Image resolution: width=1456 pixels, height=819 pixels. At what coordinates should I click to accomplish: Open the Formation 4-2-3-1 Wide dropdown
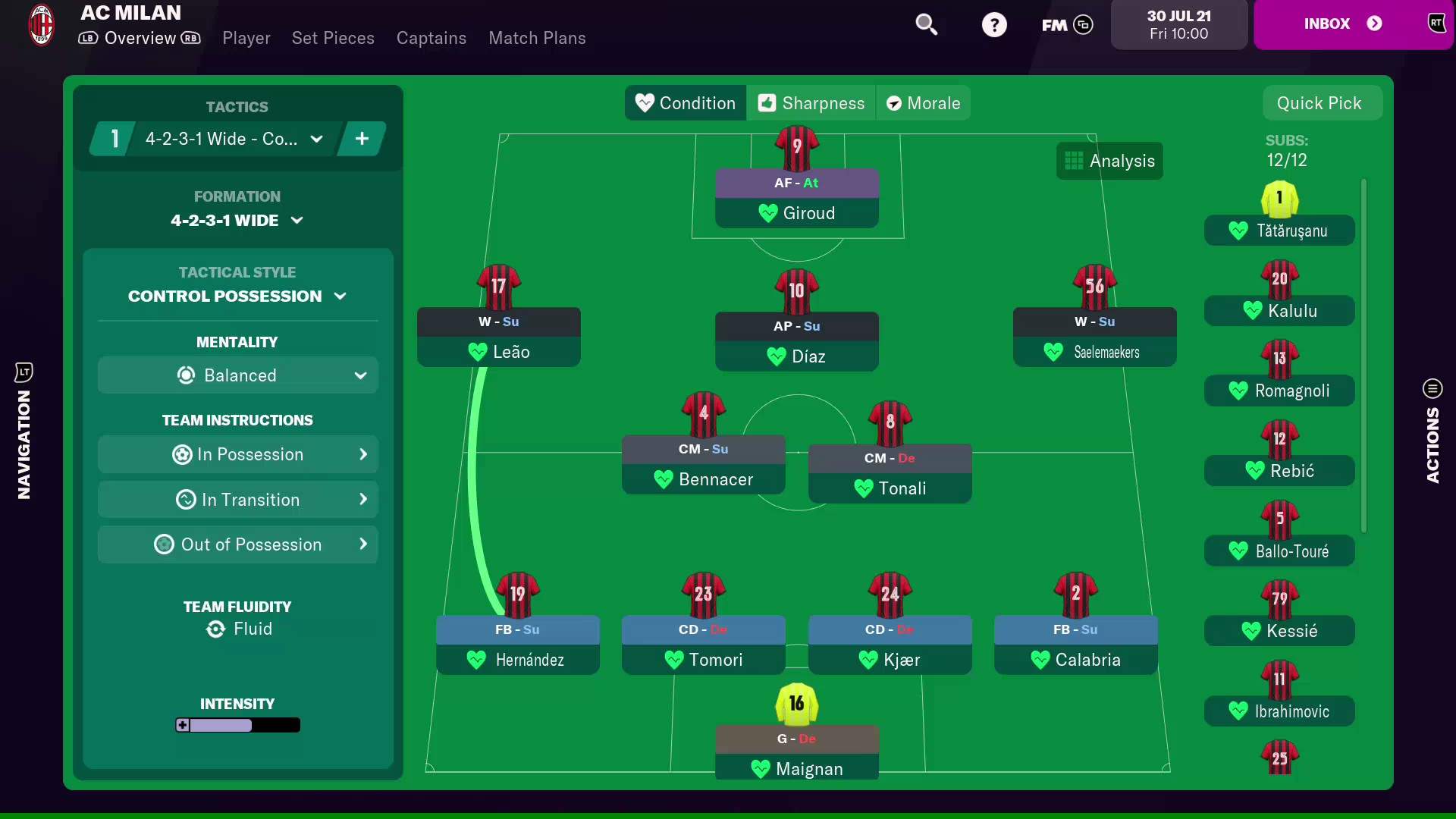(237, 220)
